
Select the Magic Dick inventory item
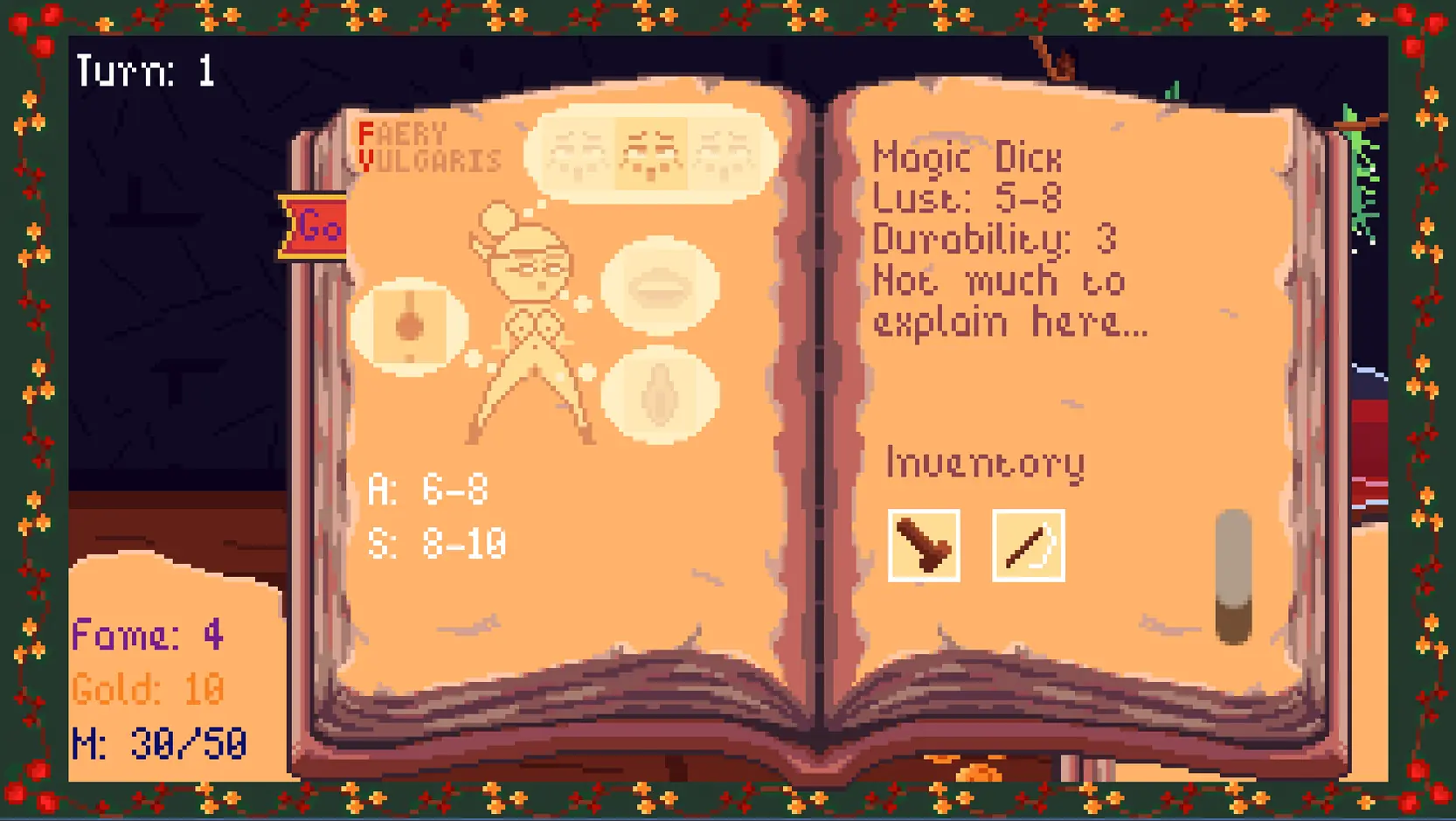(924, 546)
